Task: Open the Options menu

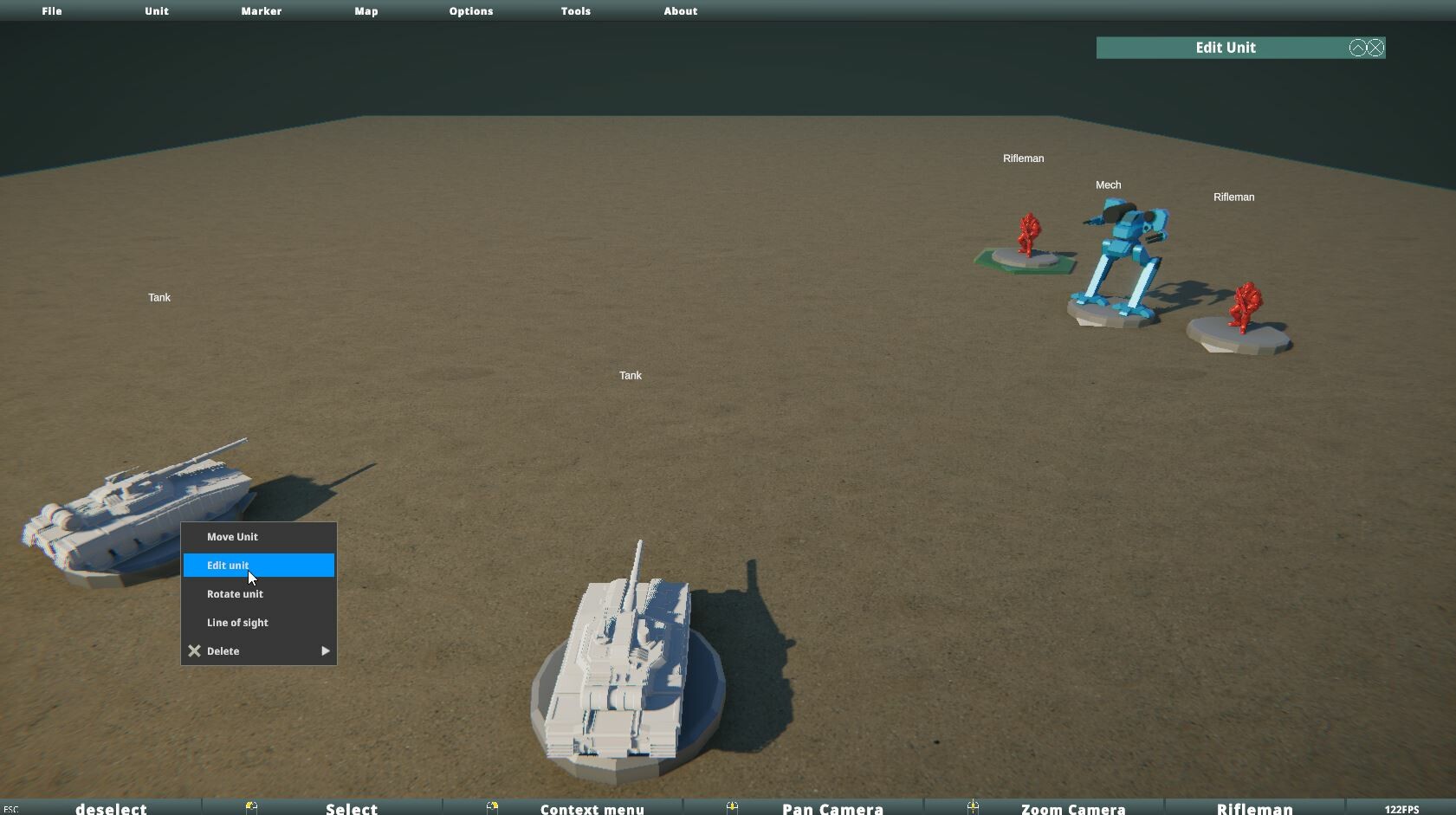Action: point(470,11)
